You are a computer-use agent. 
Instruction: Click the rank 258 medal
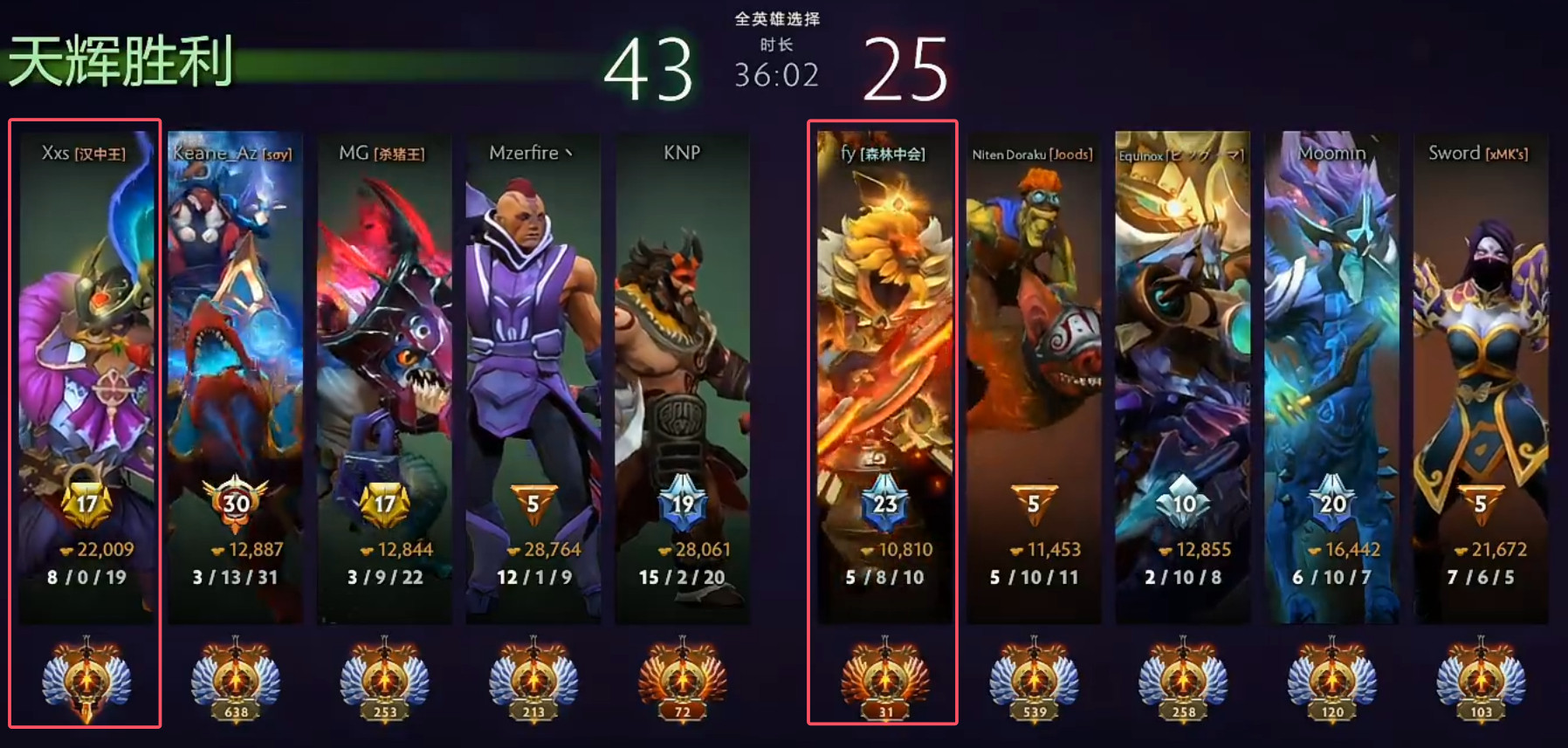coord(1183,681)
